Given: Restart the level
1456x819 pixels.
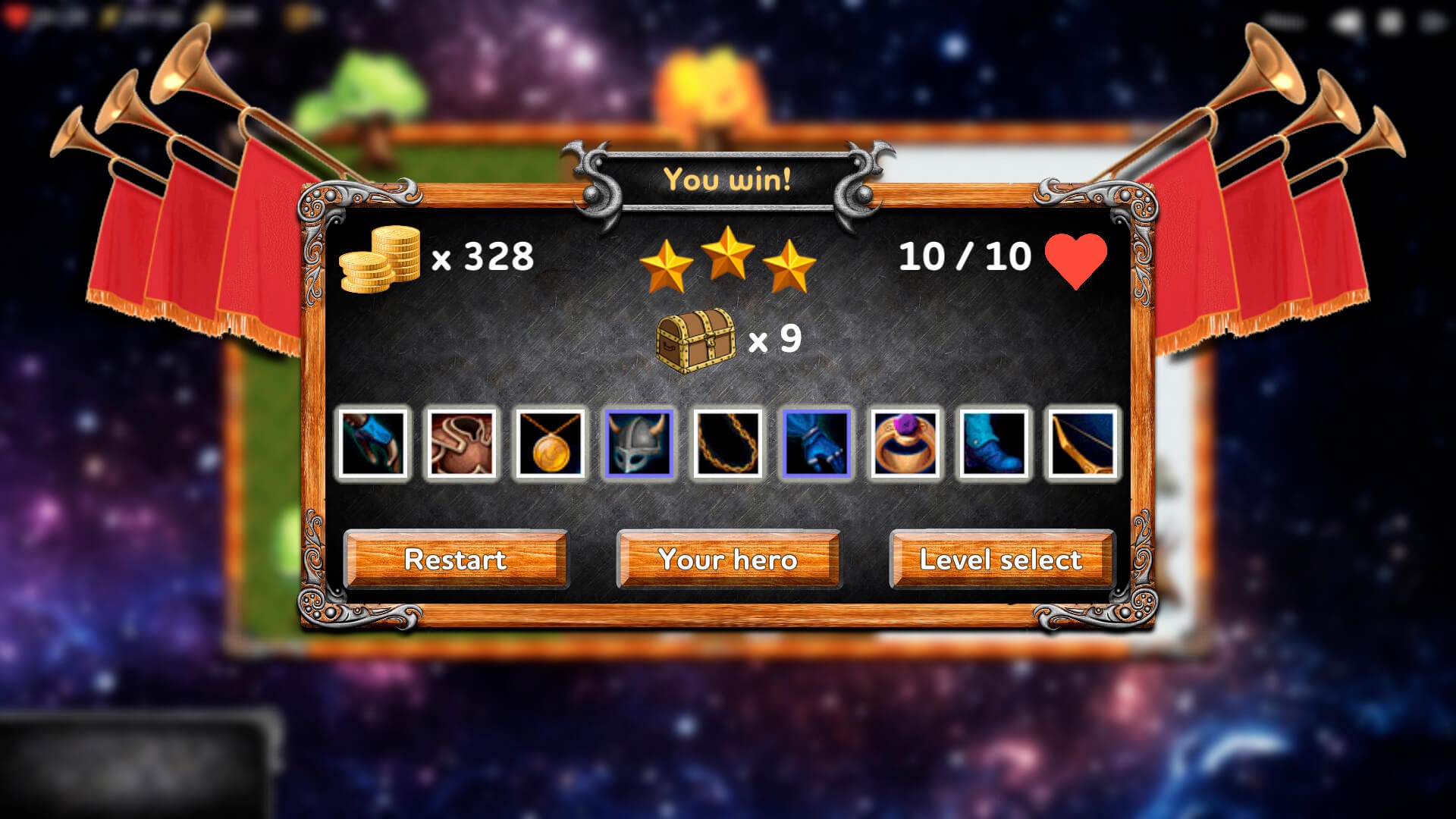Looking at the screenshot, I should (x=455, y=560).
